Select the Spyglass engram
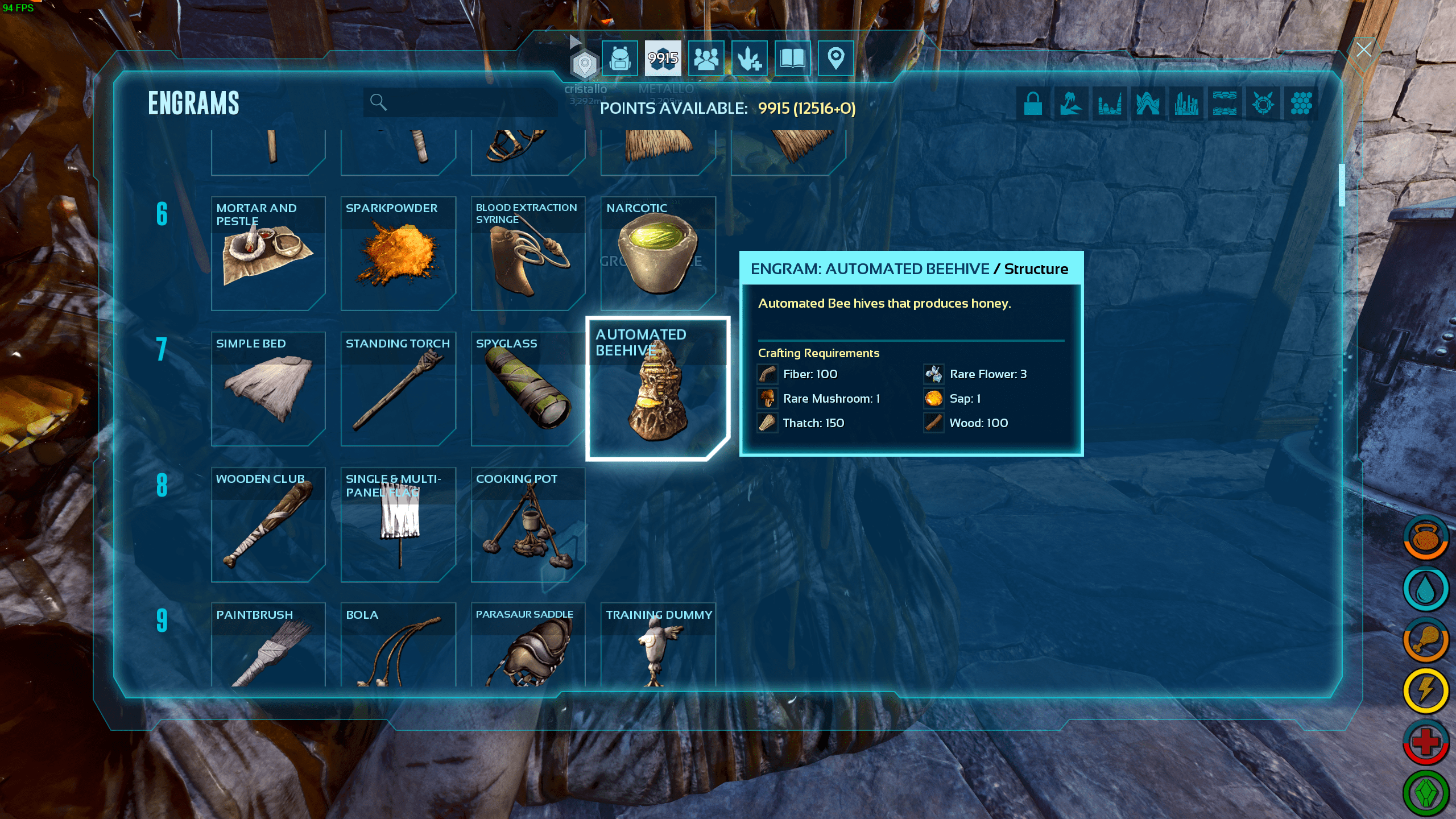Viewport: 1456px width, 819px height. click(528, 389)
